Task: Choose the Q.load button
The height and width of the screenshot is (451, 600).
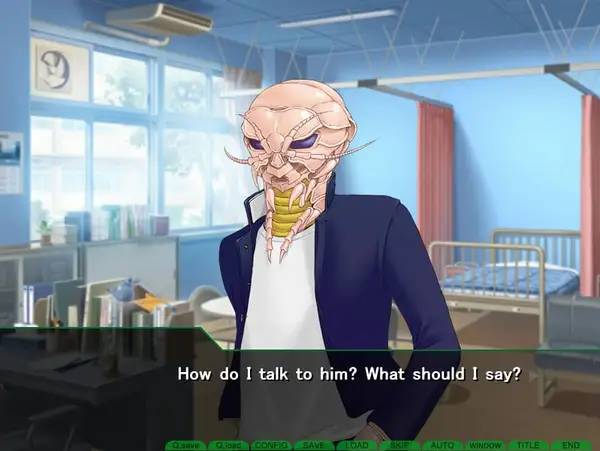Action: (x=227, y=444)
